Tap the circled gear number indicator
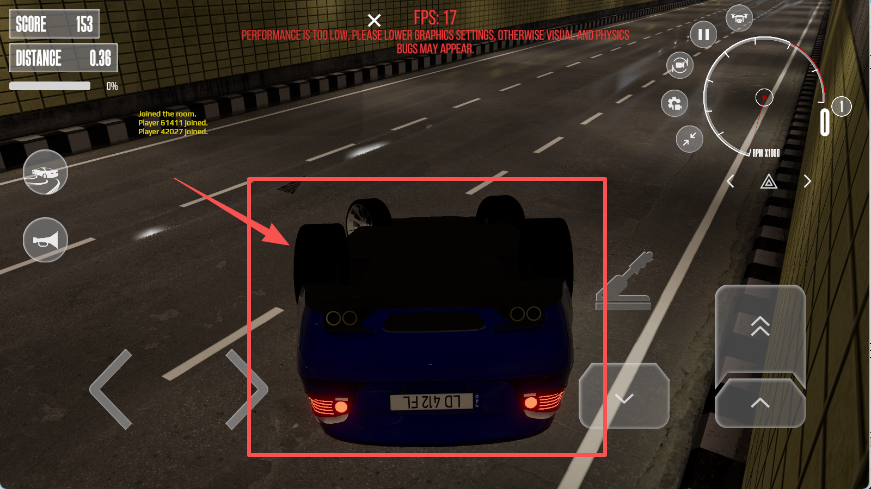This screenshot has height=489, width=871. point(841,106)
